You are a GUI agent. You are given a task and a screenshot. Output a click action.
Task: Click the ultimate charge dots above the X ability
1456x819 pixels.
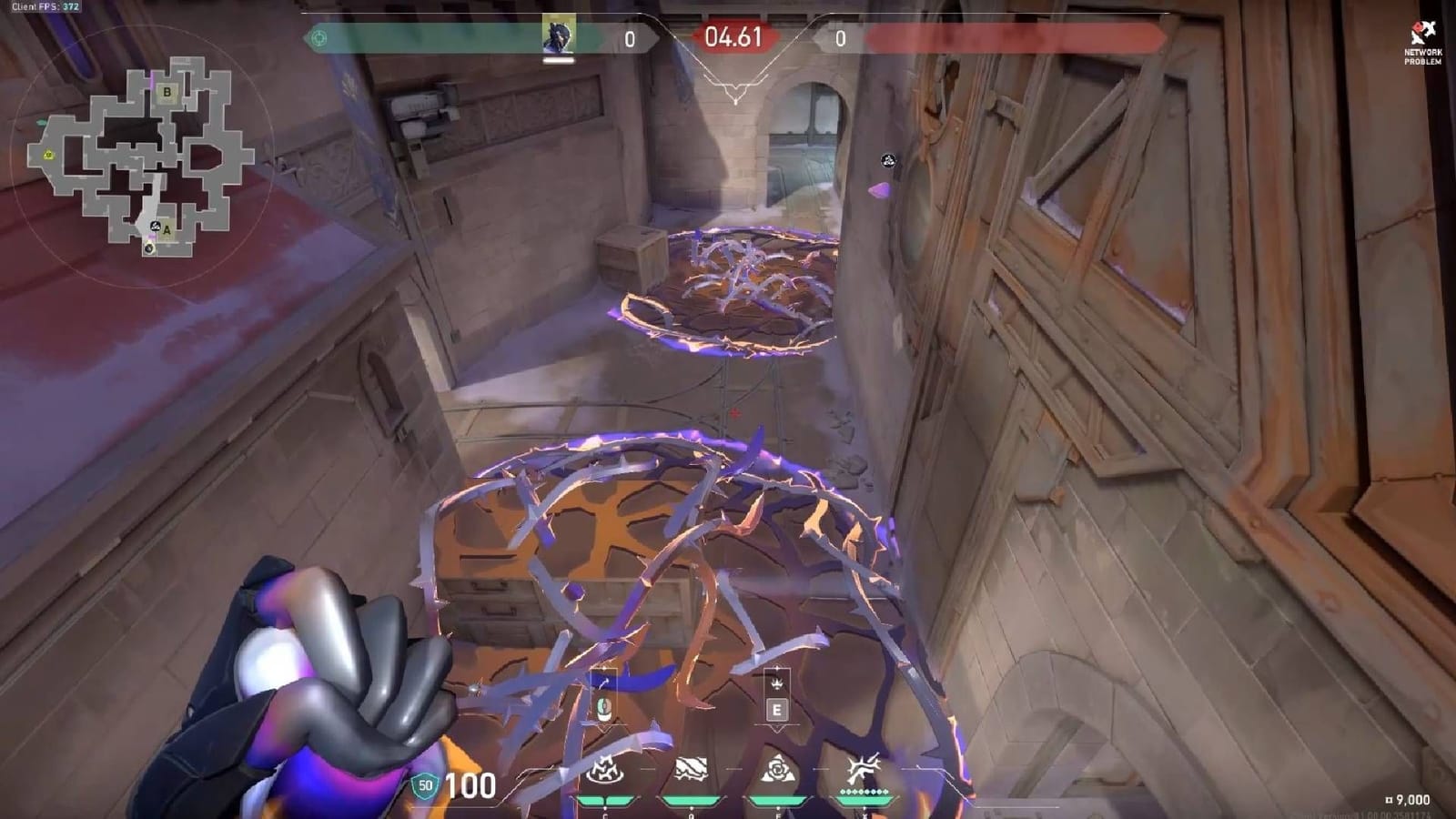coord(864,792)
